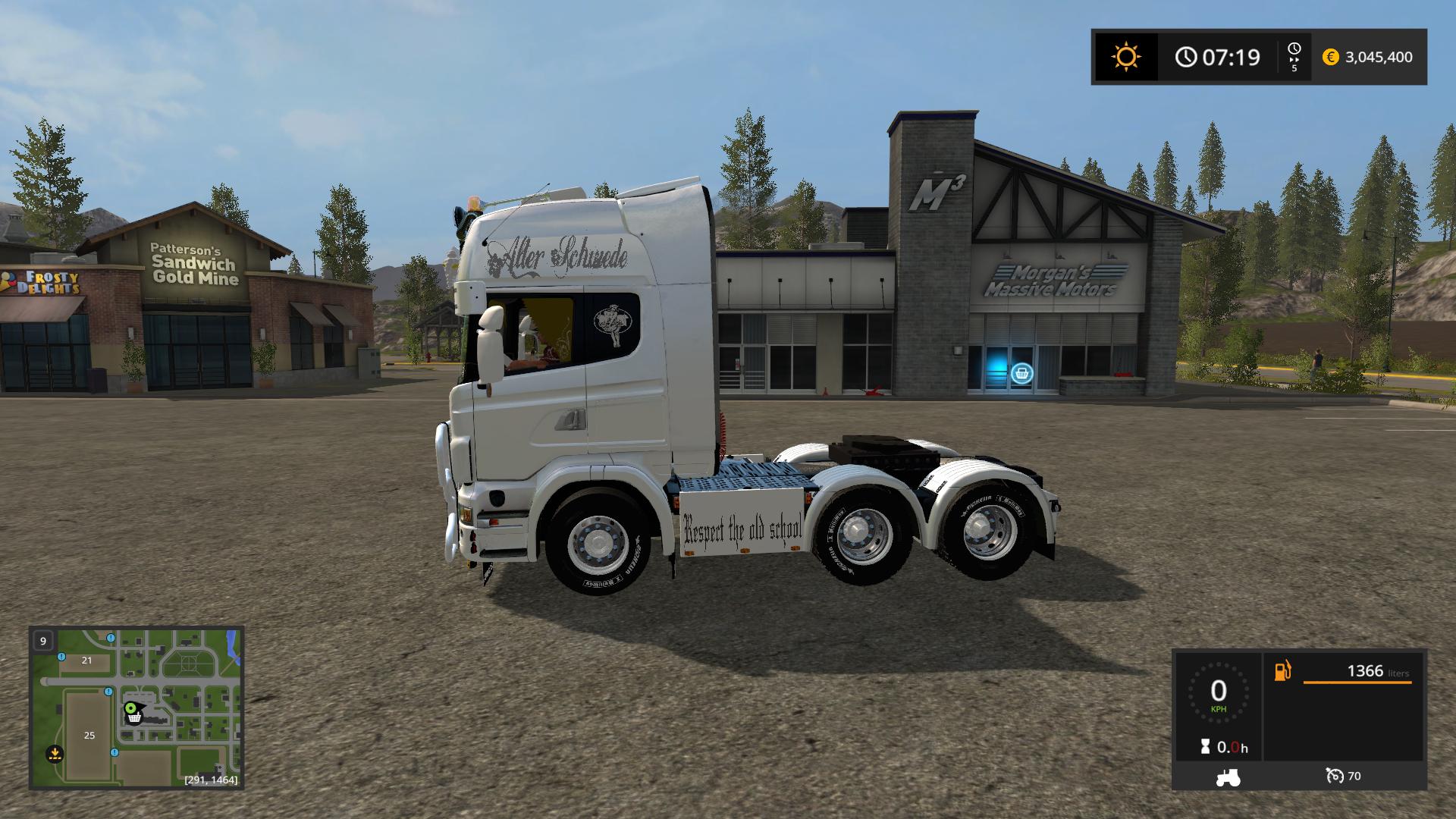This screenshot has height=819, width=1456.
Task: Click the yellow unloading marker on minimap
Action: 54,754
